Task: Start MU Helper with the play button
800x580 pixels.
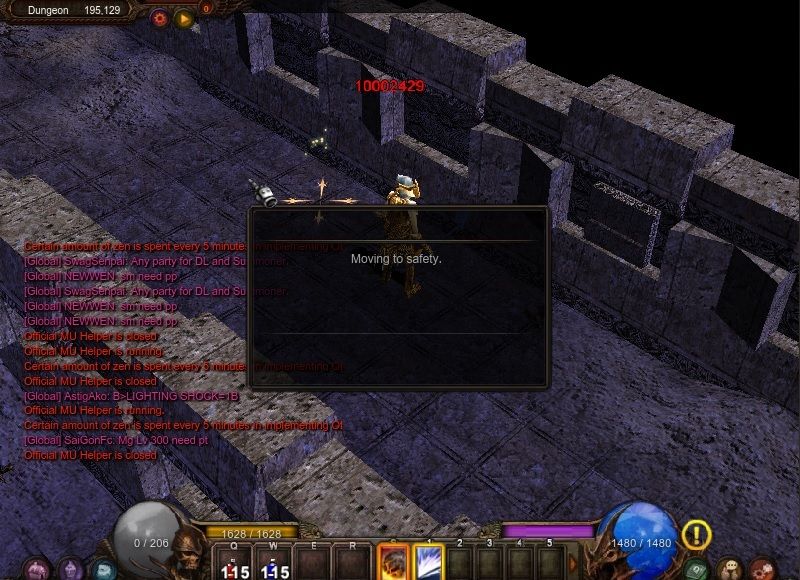Action: [183, 18]
